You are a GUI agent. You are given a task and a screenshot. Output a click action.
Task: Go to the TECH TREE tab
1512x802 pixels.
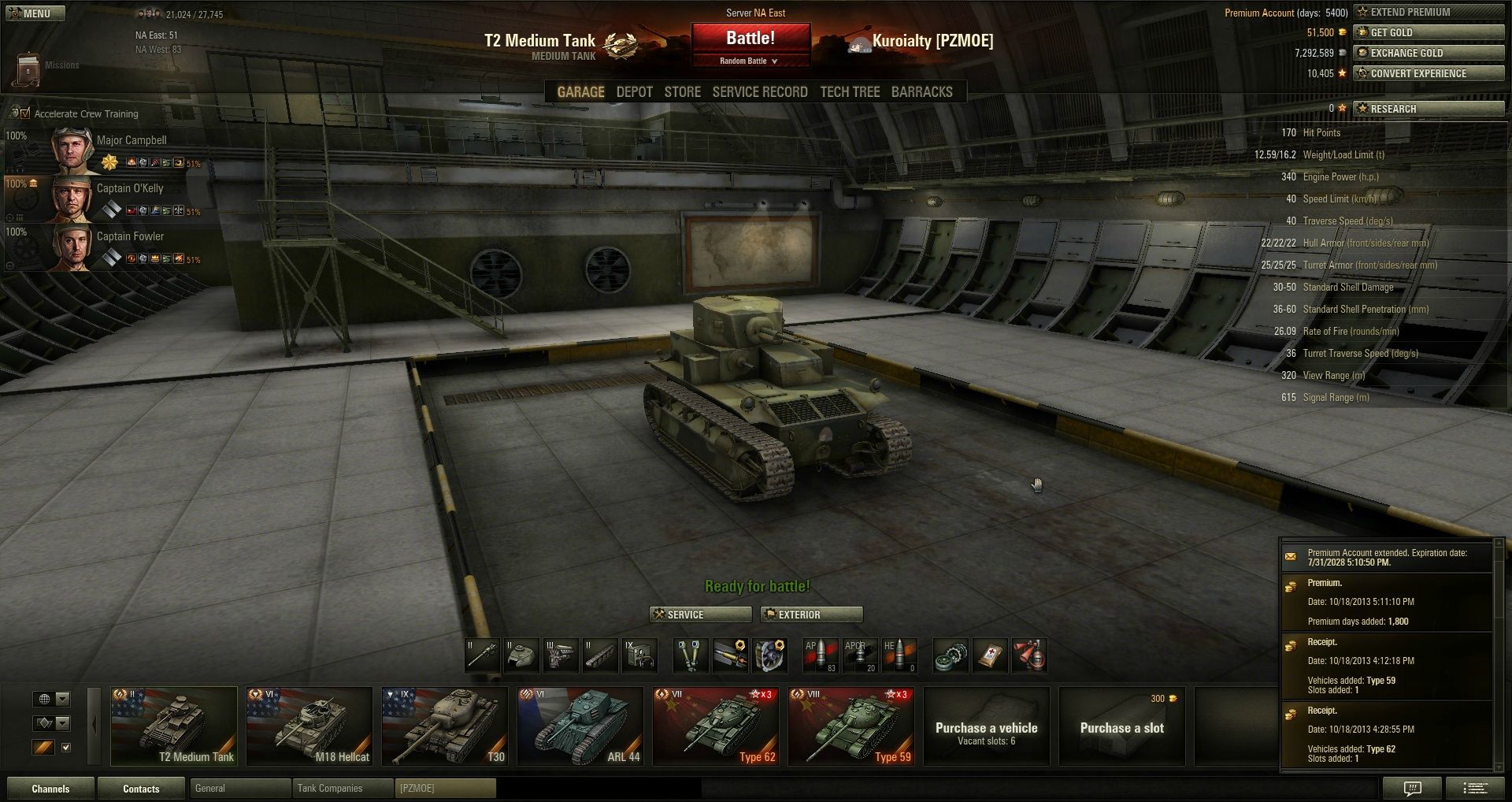click(850, 92)
